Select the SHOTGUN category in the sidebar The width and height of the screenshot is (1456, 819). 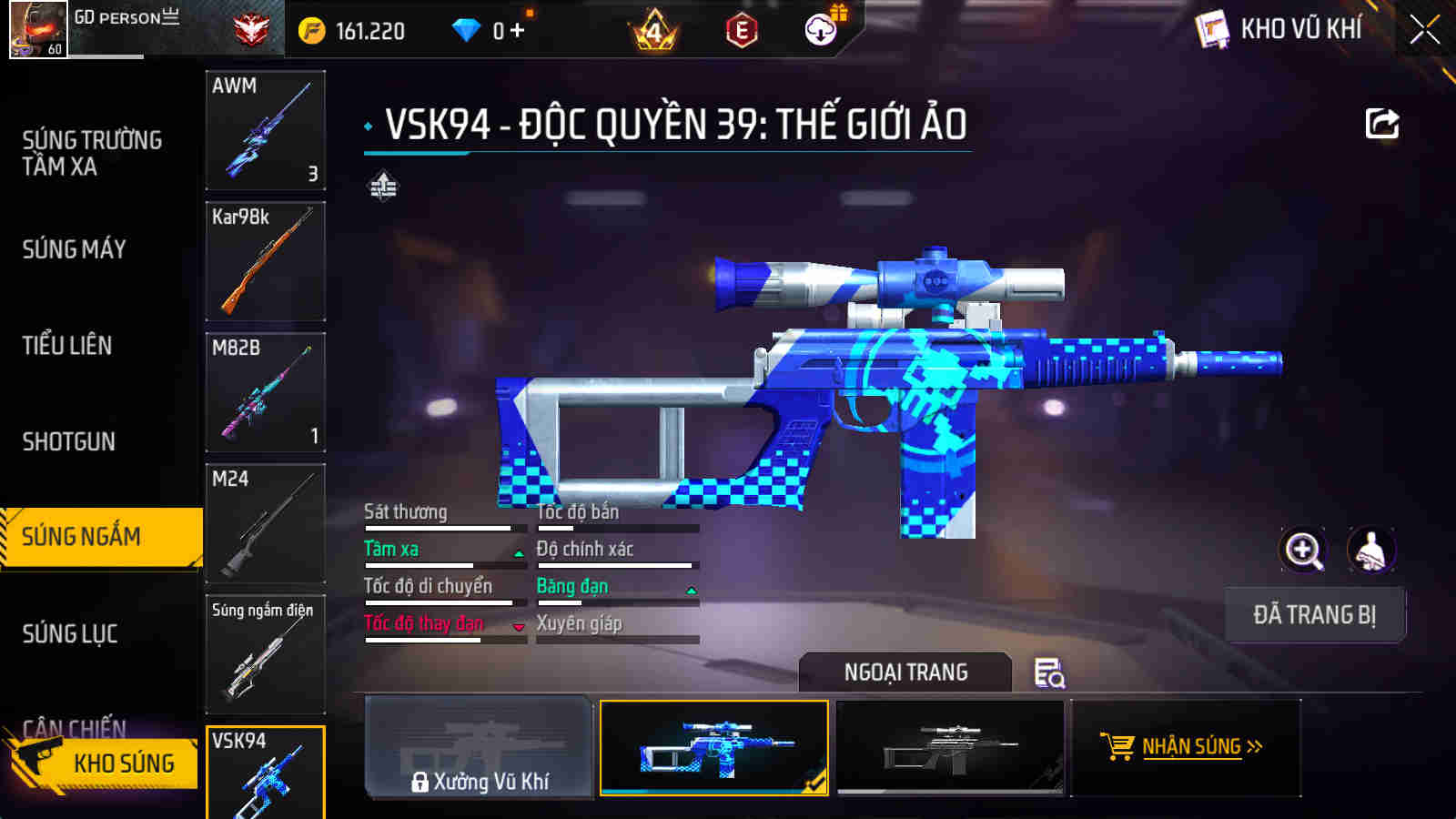click(x=70, y=440)
